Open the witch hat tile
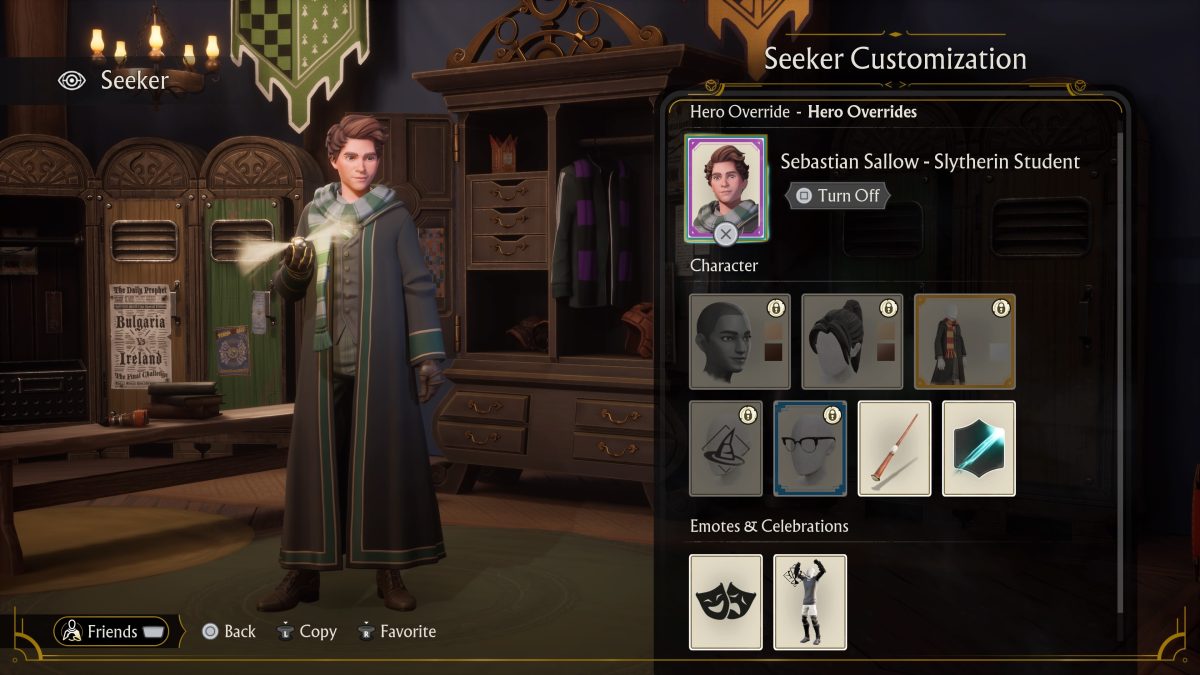Image resolution: width=1200 pixels, height=675 pixels. [x=726, y=448]
